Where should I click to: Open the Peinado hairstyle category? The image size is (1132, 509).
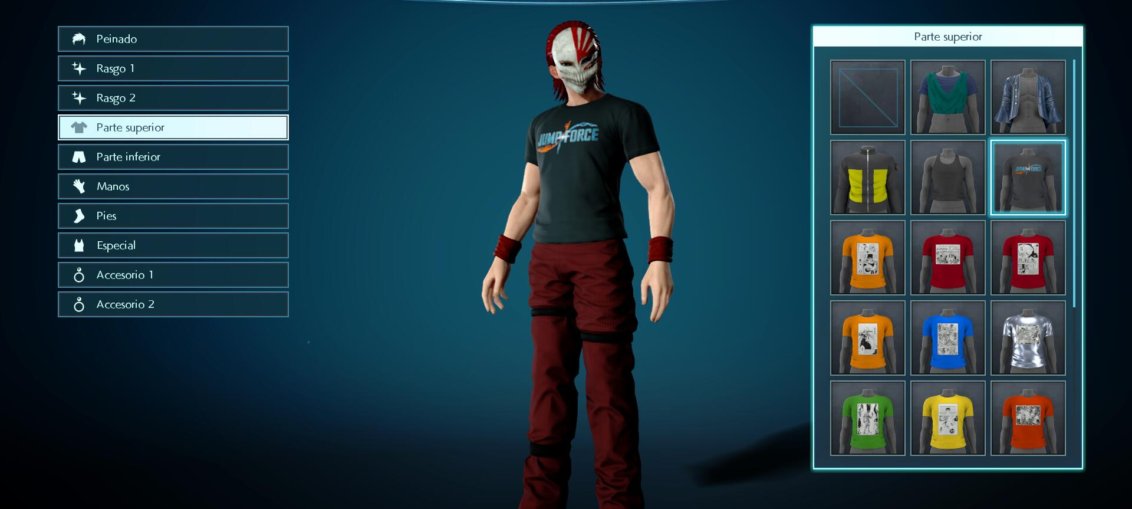click(x=173, y=39)
